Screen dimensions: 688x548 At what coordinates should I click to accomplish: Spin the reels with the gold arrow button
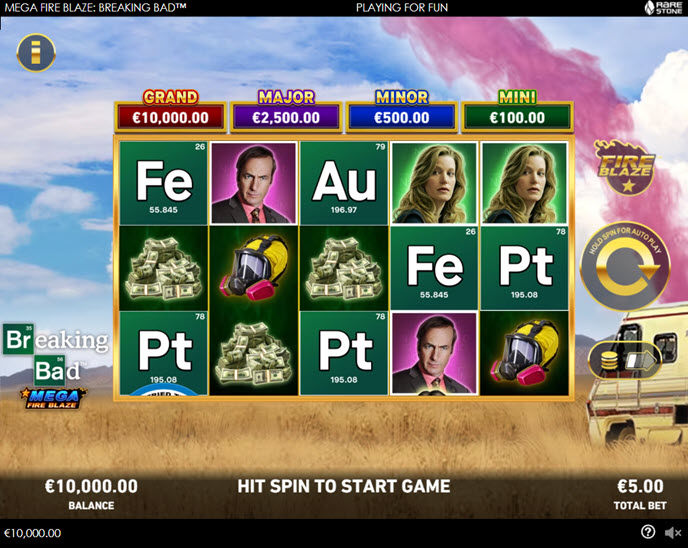coord(625,267)
